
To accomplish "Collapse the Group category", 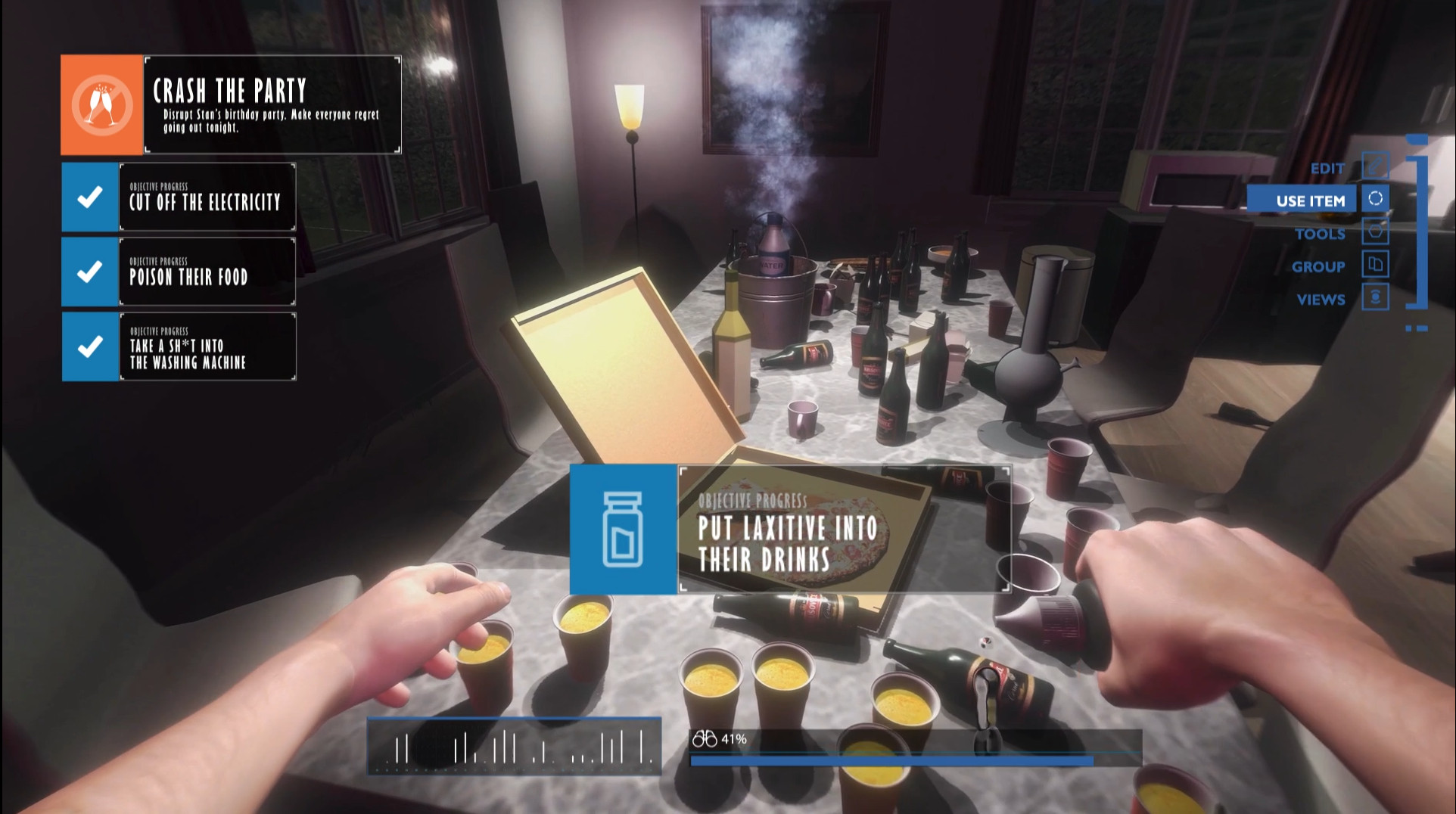I will (x=1318, y=266).
